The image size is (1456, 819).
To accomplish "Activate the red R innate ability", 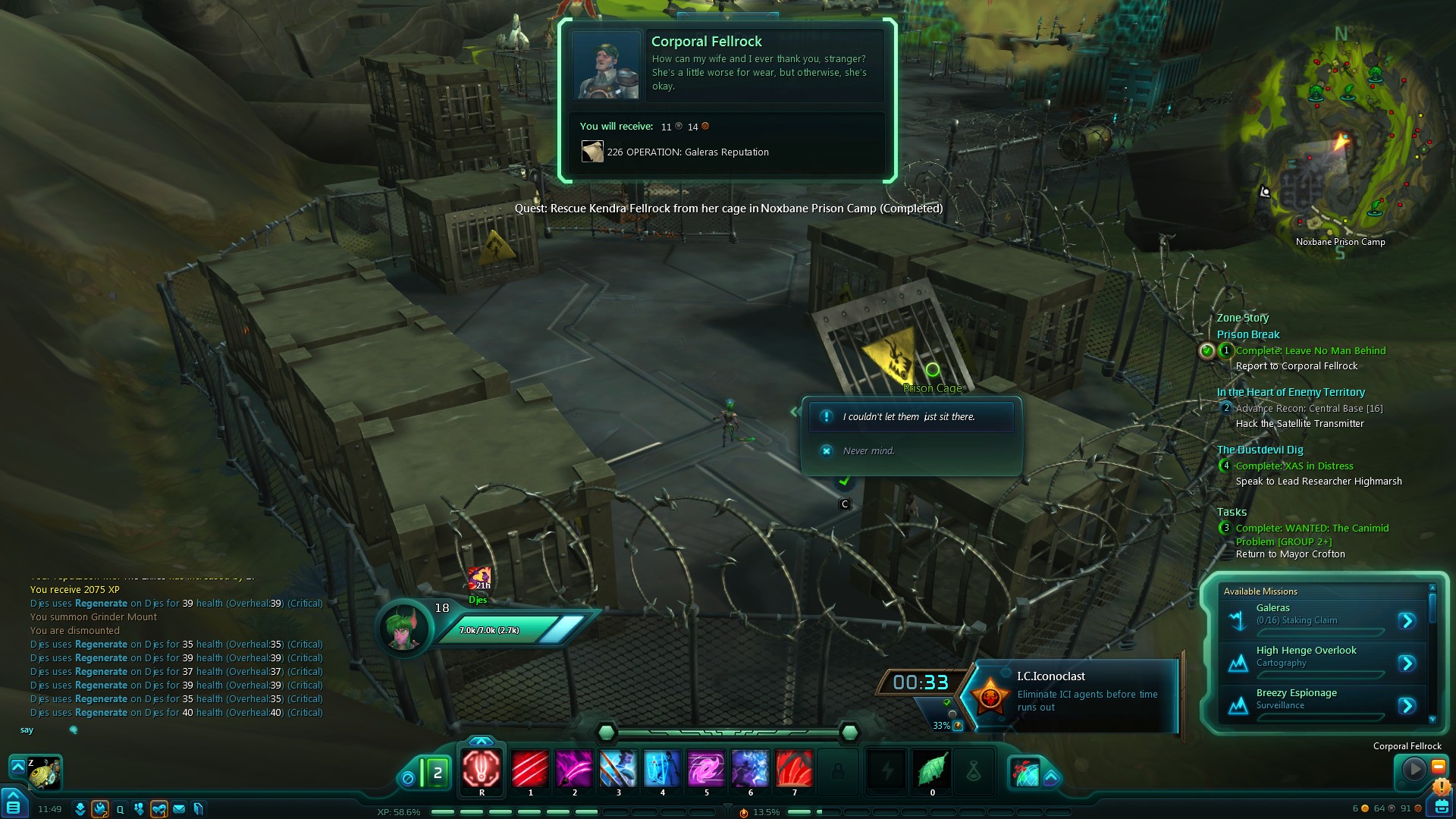I will coord(482,768).
